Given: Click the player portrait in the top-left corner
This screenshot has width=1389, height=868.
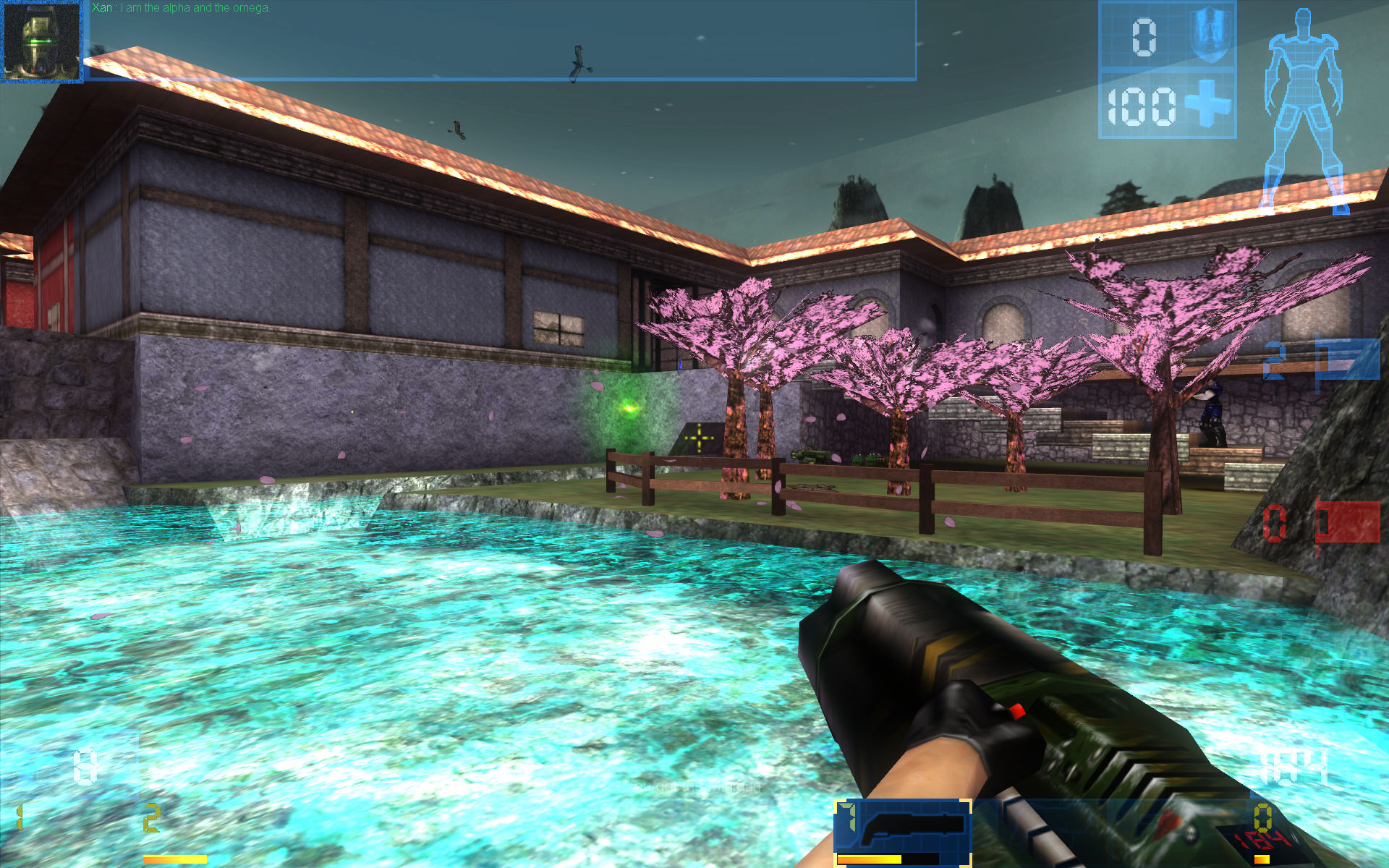Looking at the screenshot, I should tap(42, 42).
